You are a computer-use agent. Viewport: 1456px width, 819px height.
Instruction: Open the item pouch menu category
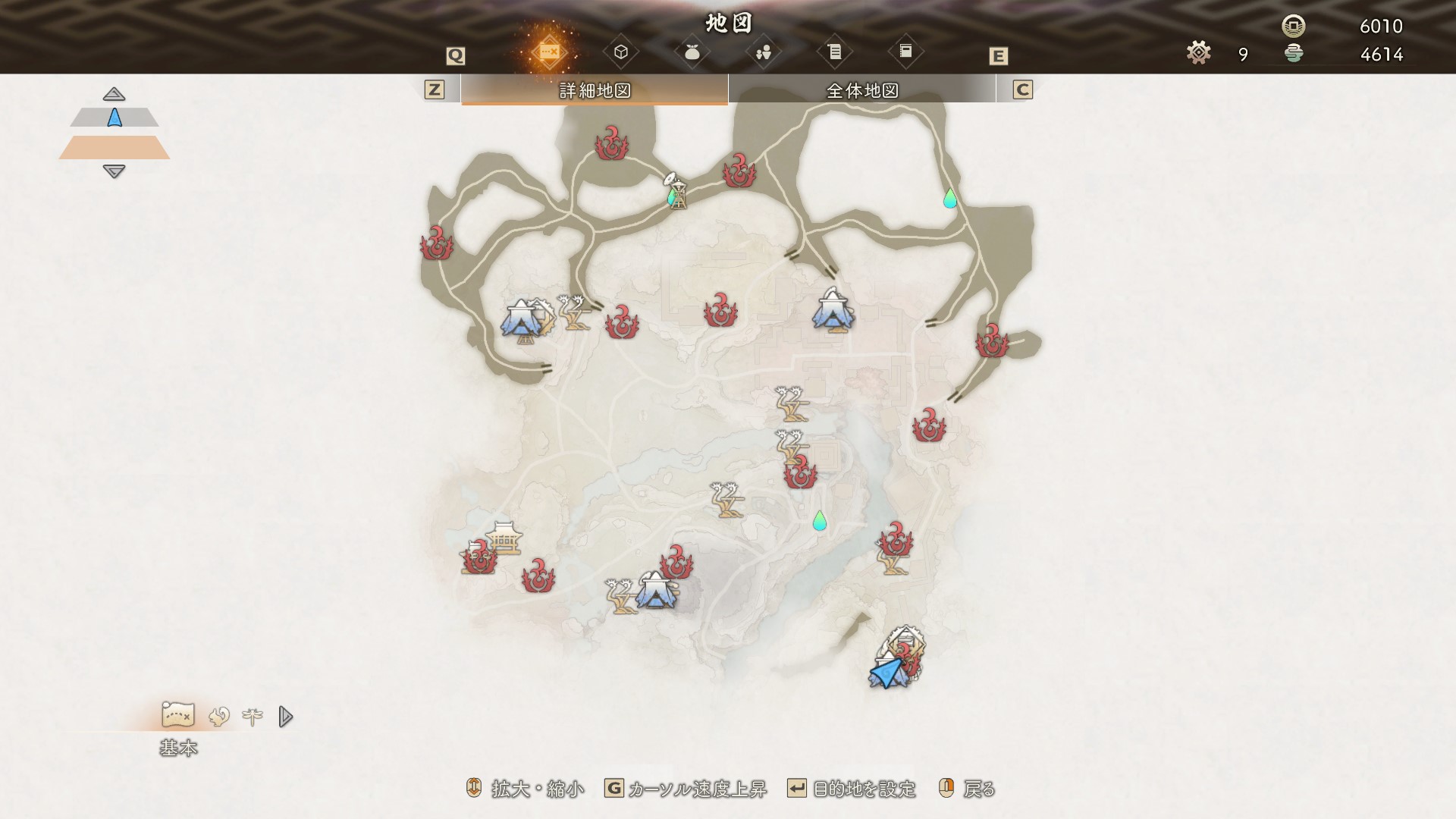coord(692,52)
